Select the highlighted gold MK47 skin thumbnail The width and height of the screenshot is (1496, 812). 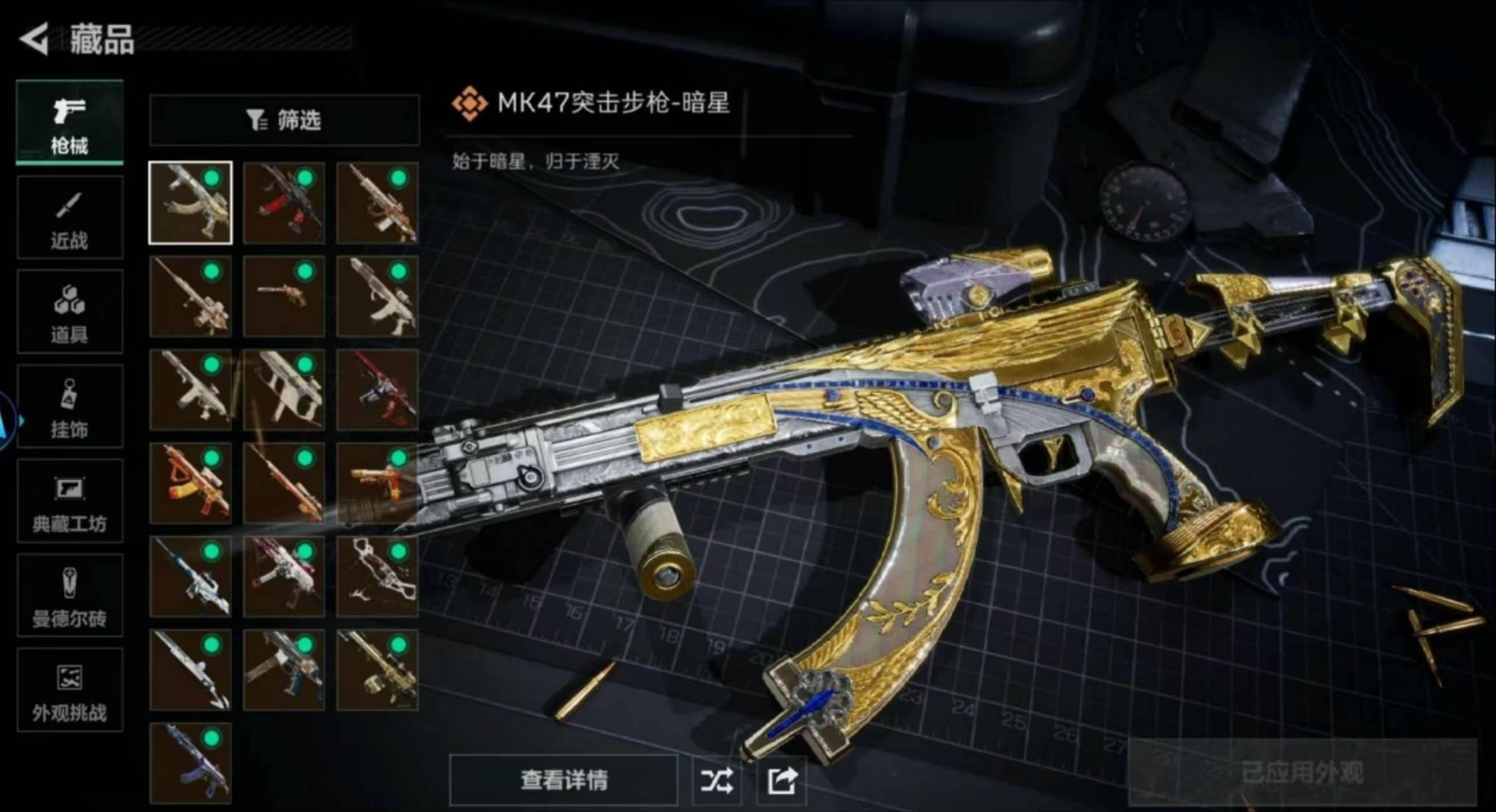(x=190, y=203)
